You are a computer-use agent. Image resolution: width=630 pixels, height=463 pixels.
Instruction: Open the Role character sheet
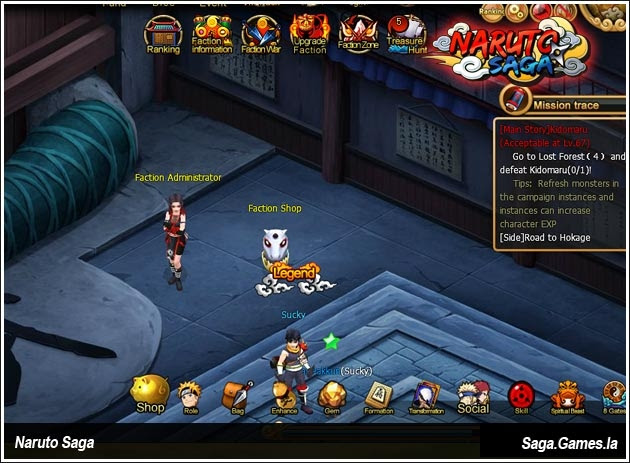pyautogui.click(x=190, y=395)
